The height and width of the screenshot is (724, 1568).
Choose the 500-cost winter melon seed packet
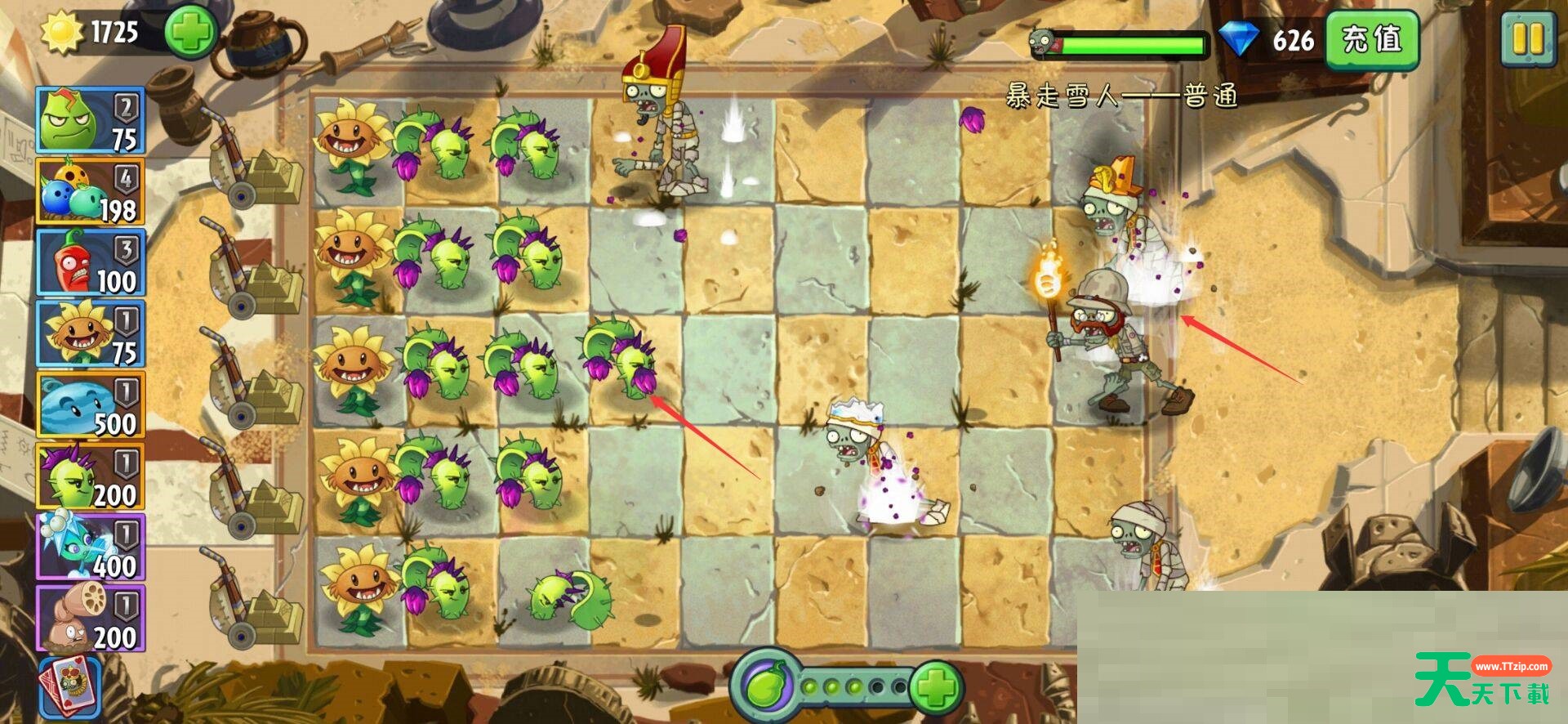coord(90,405)
